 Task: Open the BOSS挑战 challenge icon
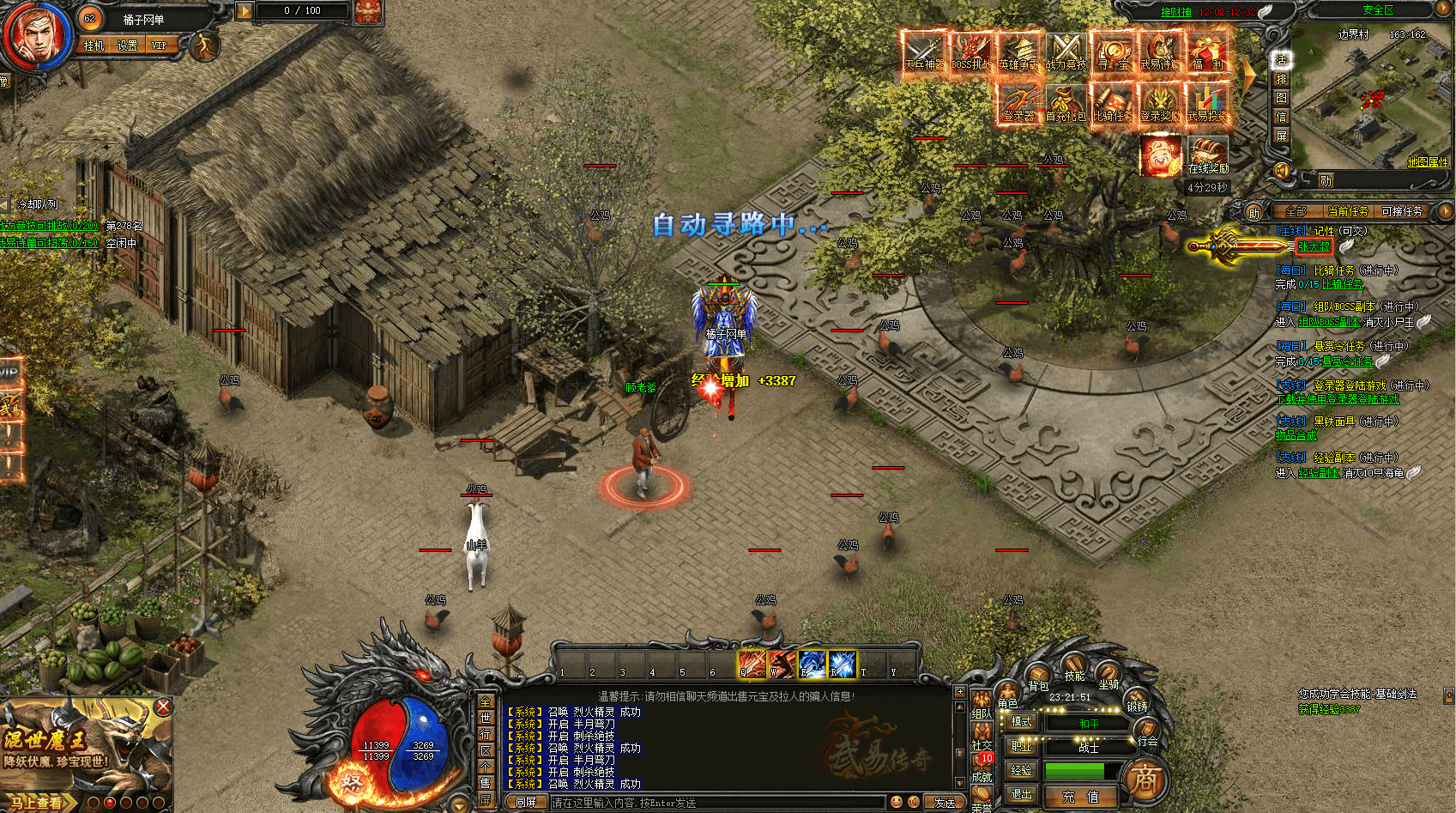(x=971, y=52)
